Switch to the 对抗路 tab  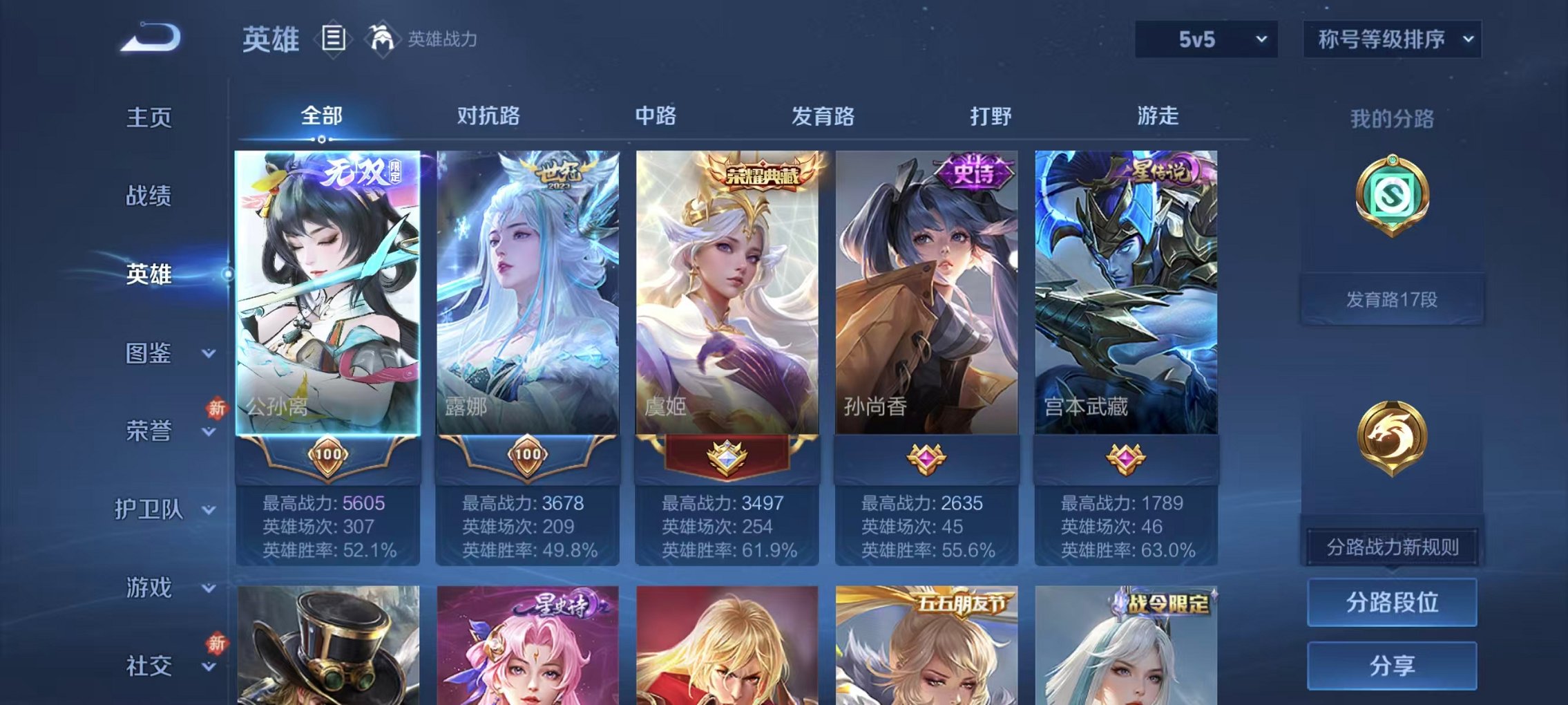(487, 117)
